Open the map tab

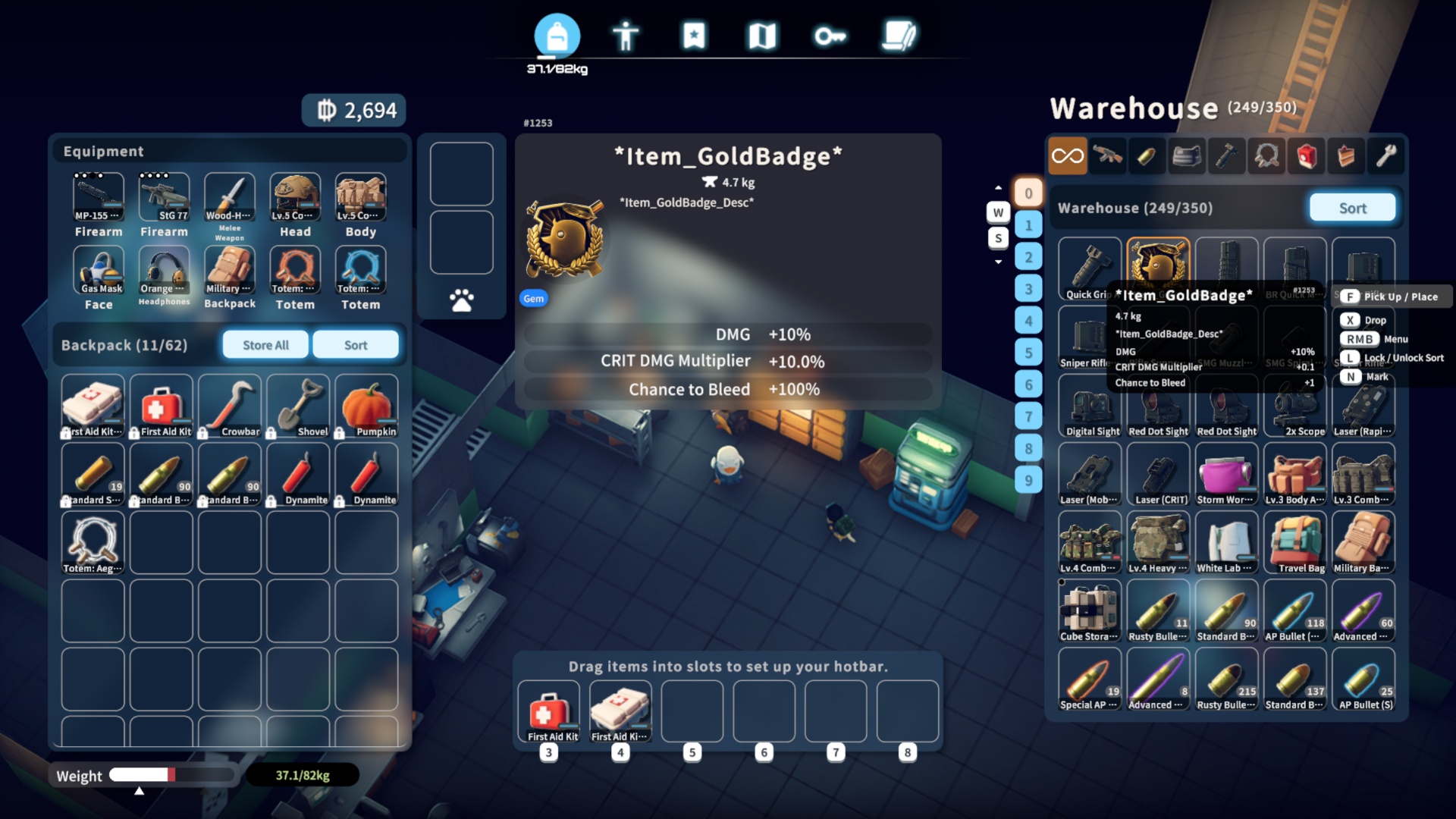(762, 36)
